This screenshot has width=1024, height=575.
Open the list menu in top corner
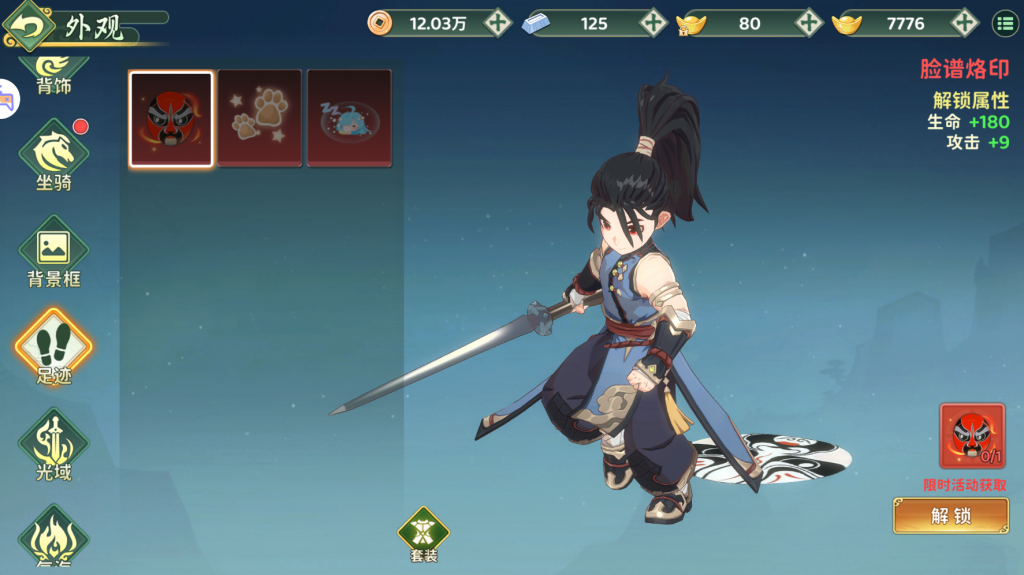1004,23
